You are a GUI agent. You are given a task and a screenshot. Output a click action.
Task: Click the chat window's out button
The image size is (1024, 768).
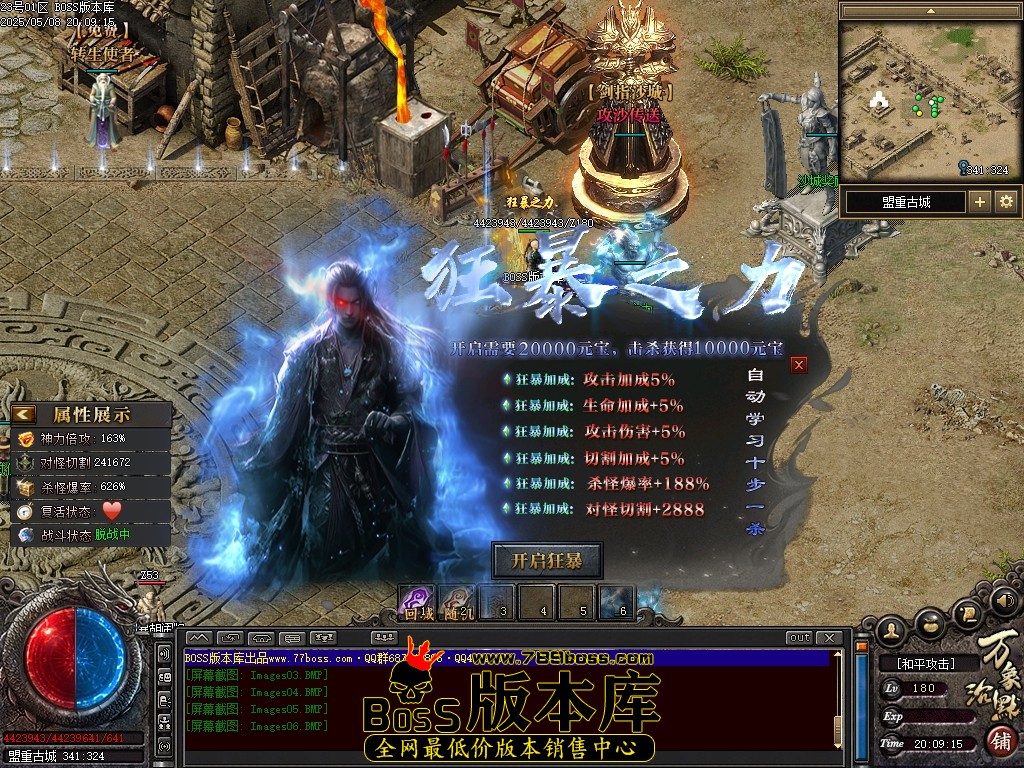[800, 638]
